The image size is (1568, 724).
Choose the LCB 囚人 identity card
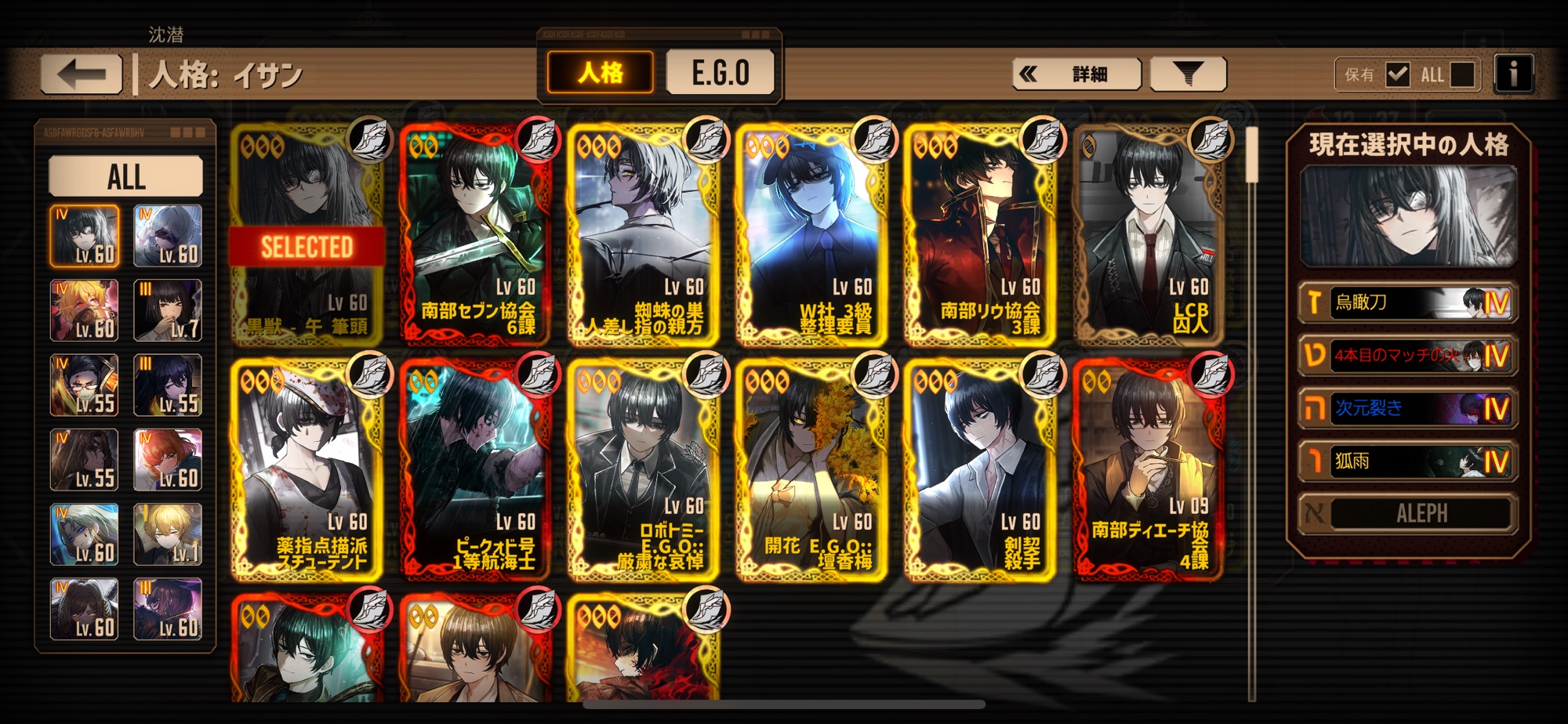point(1149,235)
